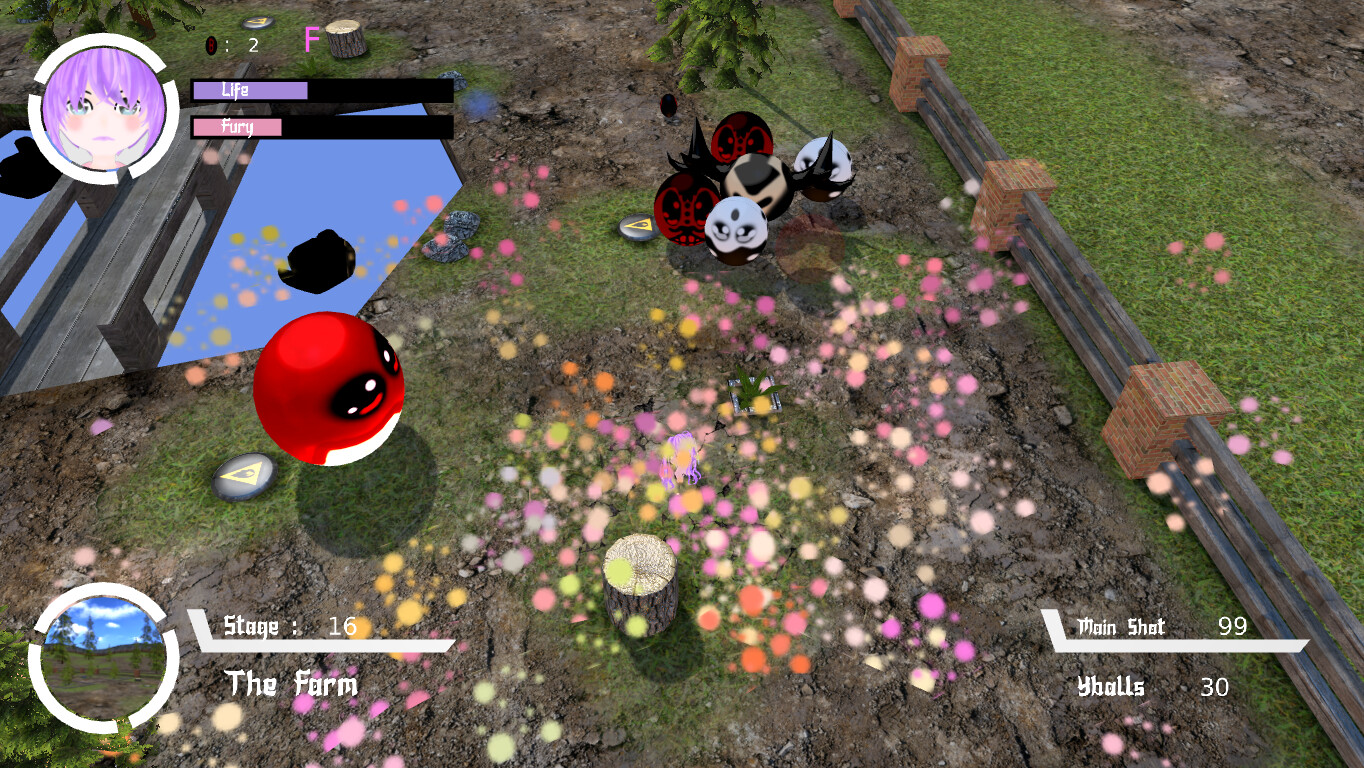The width and height of the screenshot is (1364, 768).
Task: Click the pink F indicator at the top
Action: click(311, 40)
